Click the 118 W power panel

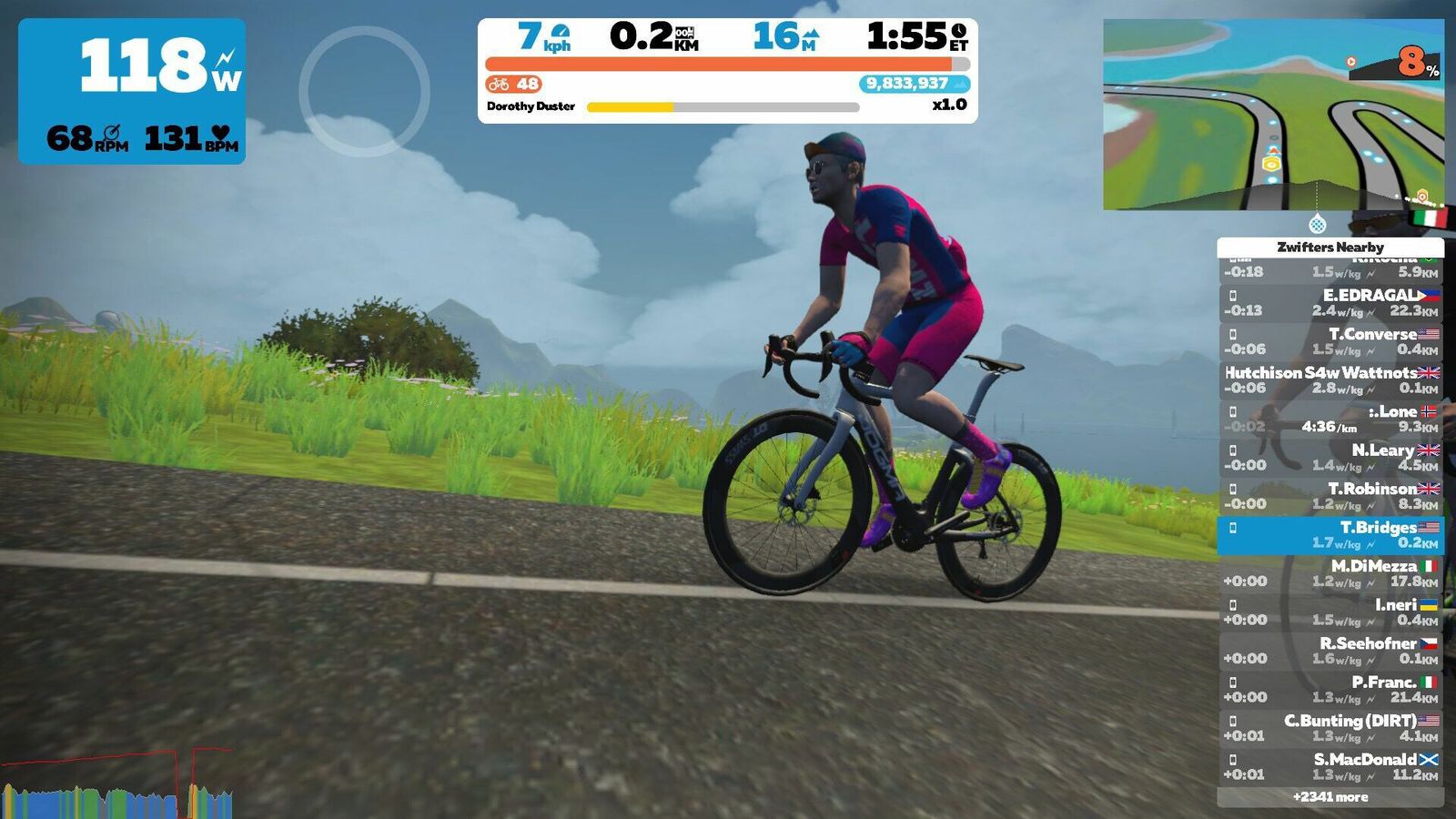(132, 91)
